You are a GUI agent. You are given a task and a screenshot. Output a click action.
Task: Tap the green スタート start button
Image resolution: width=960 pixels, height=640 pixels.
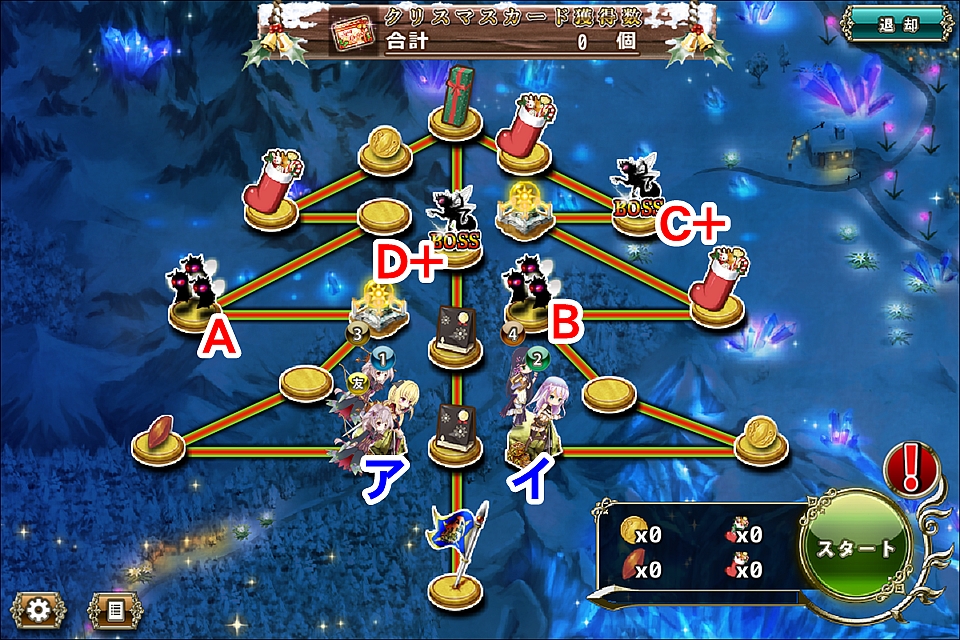point(857,548)
